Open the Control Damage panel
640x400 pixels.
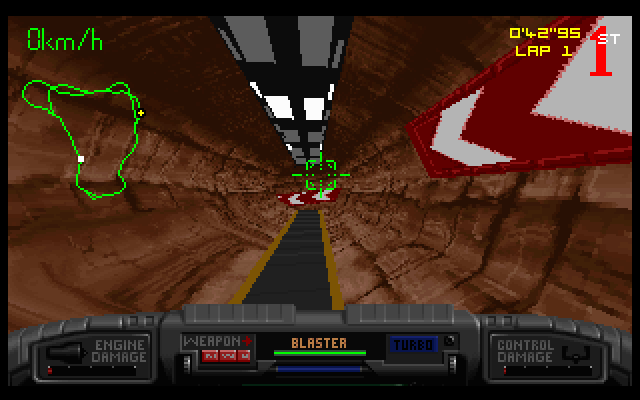538,352
